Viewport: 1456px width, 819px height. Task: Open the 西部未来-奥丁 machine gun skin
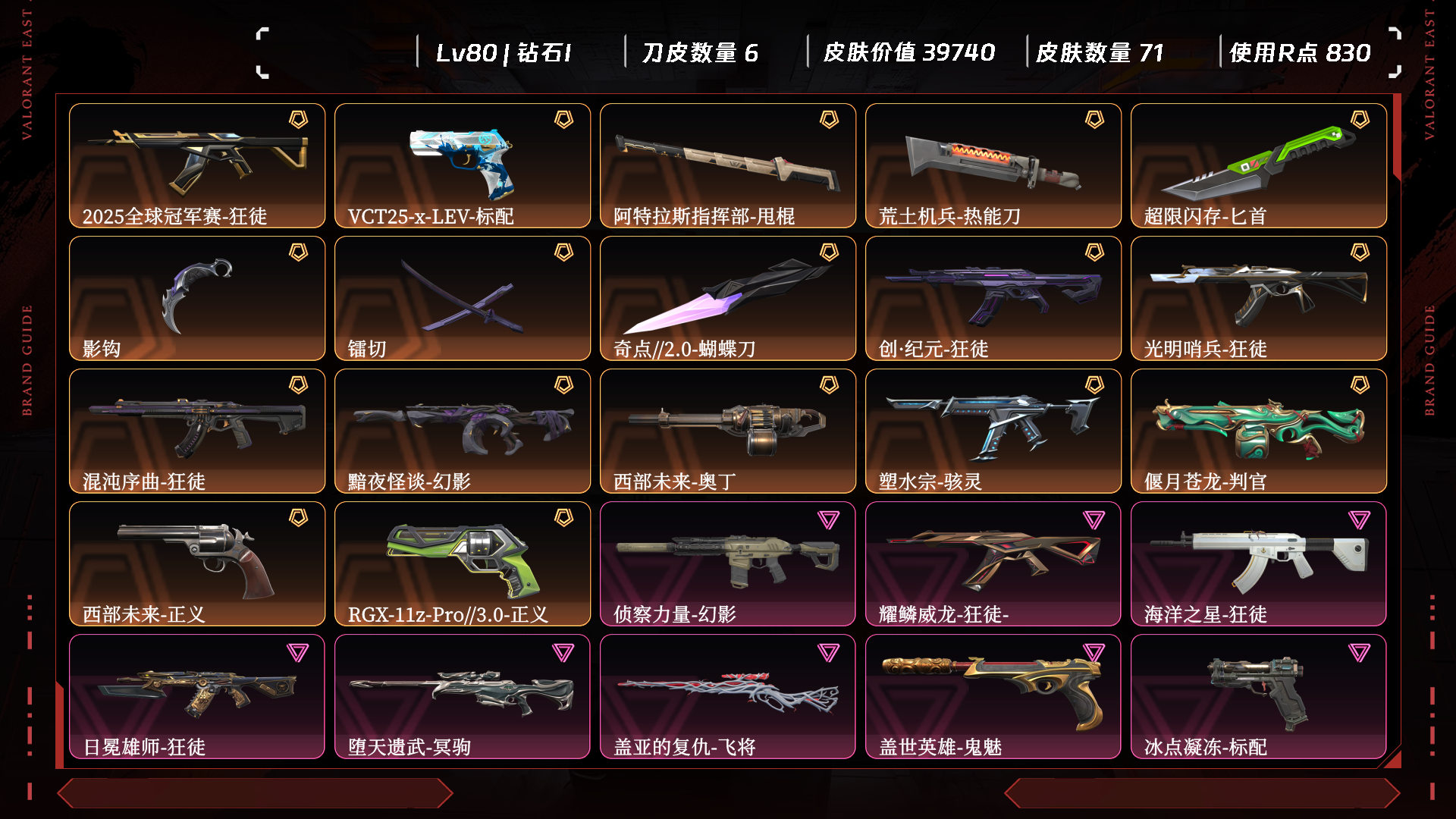[x=728, y=431]
